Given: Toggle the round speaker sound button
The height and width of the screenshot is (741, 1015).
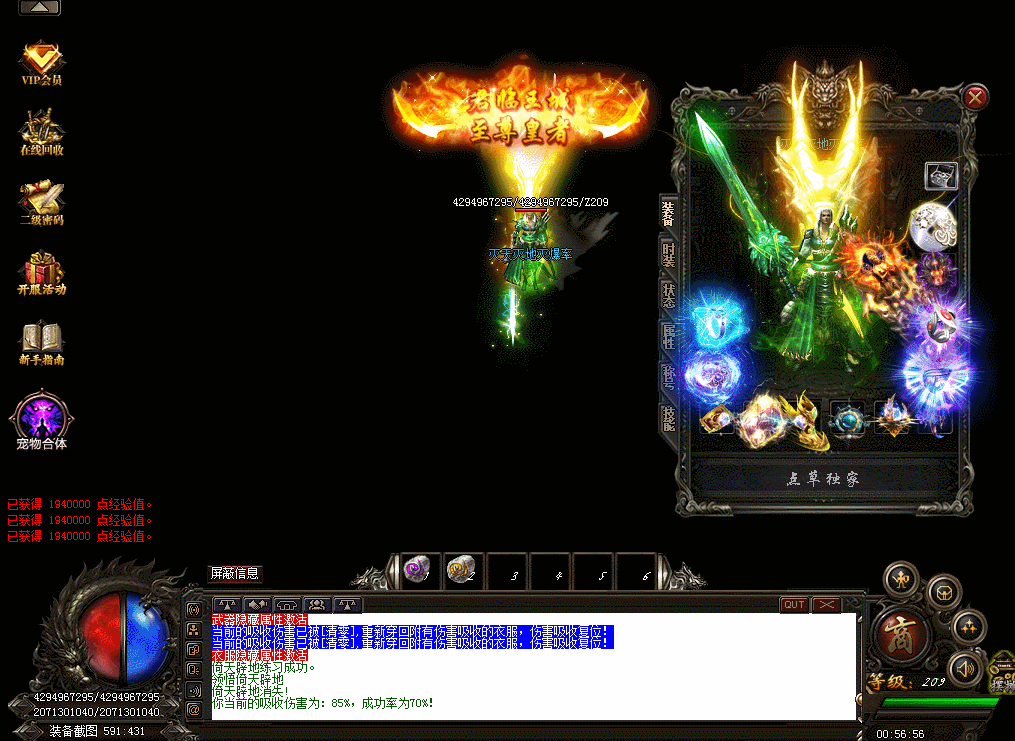Looking at the screenshot, I should [x=966, y=667].
